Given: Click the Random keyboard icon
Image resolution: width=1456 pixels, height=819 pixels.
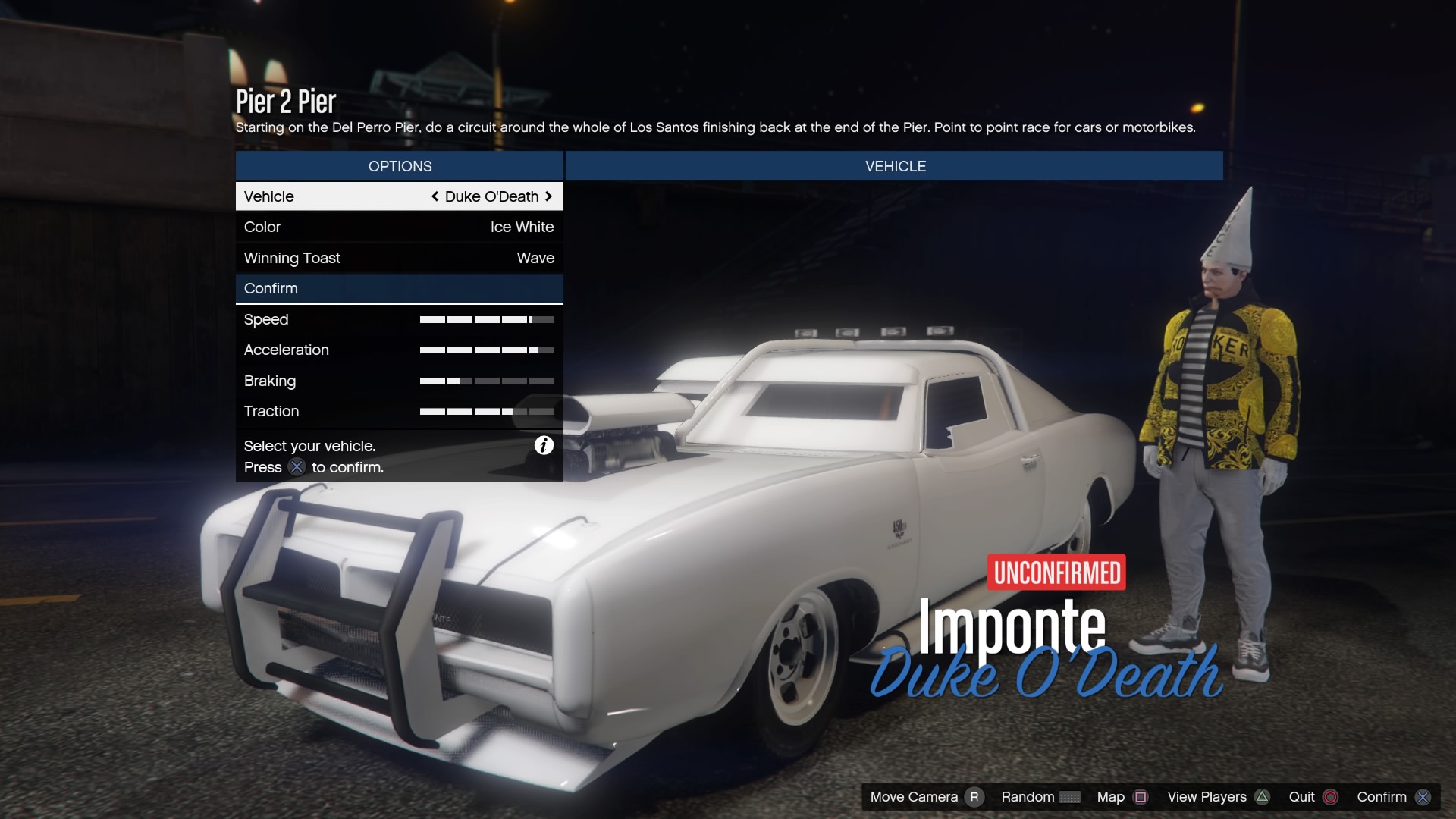Looking at the screenshot, I should tap(1072, 797).
